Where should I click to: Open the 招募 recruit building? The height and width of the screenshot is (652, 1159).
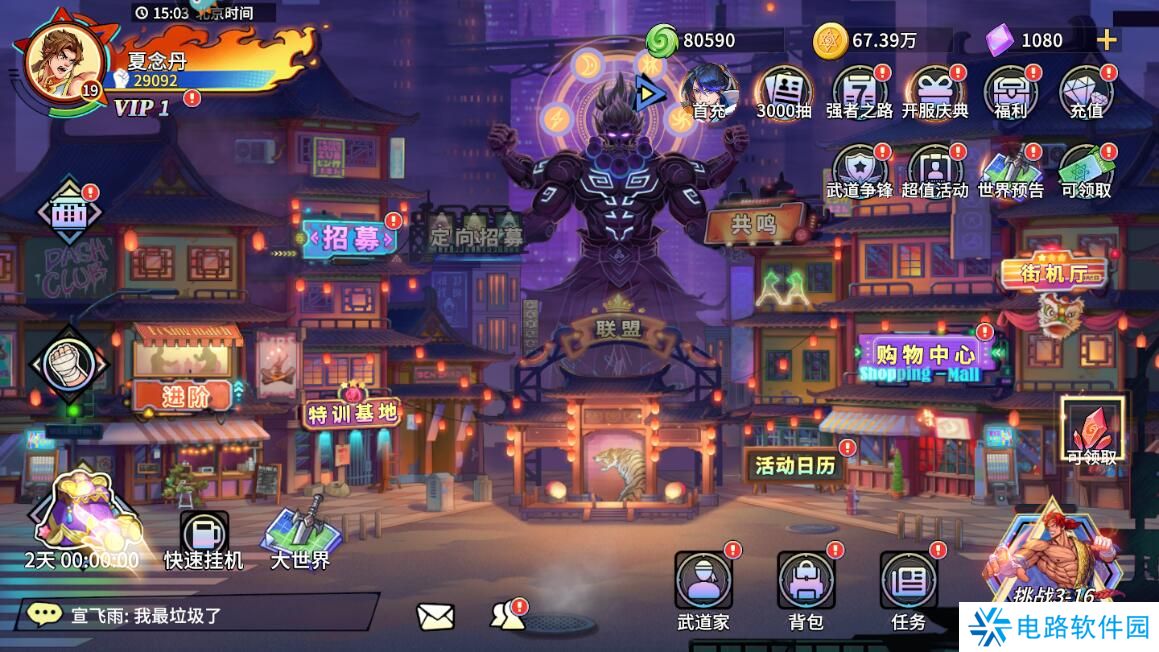[350, 238]
